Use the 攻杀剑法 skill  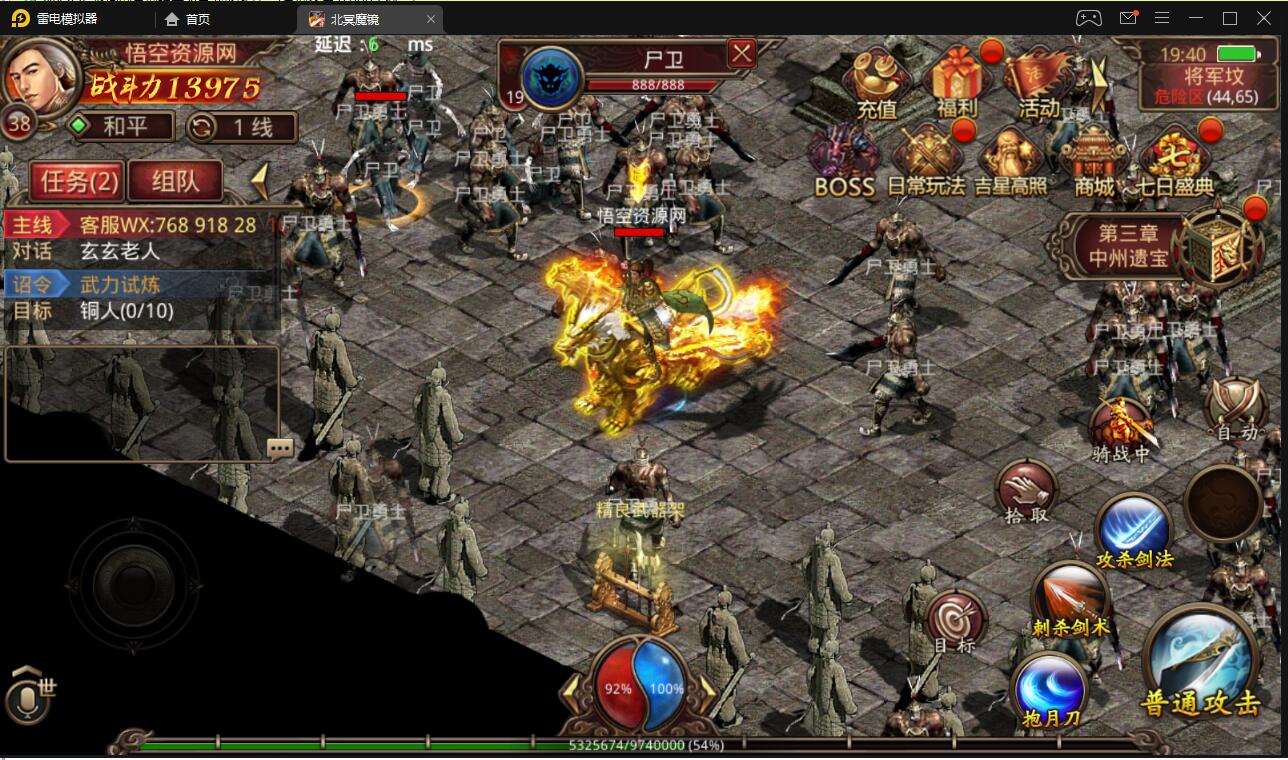coord(1134,530)
